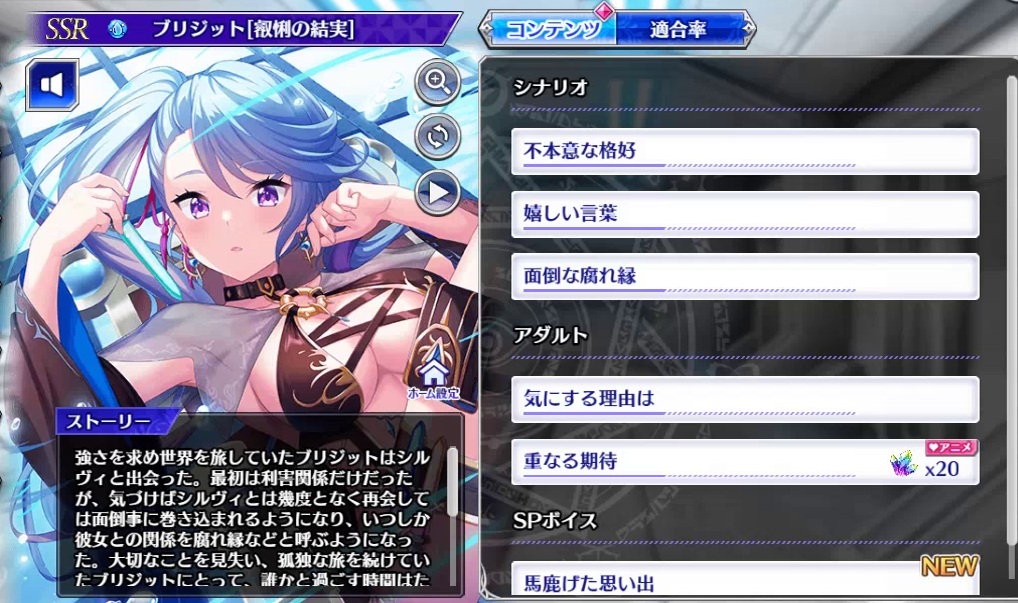Set character as home with ホーム設定
The height and width of the screenshot is (603, 1018).
[433, 377]
